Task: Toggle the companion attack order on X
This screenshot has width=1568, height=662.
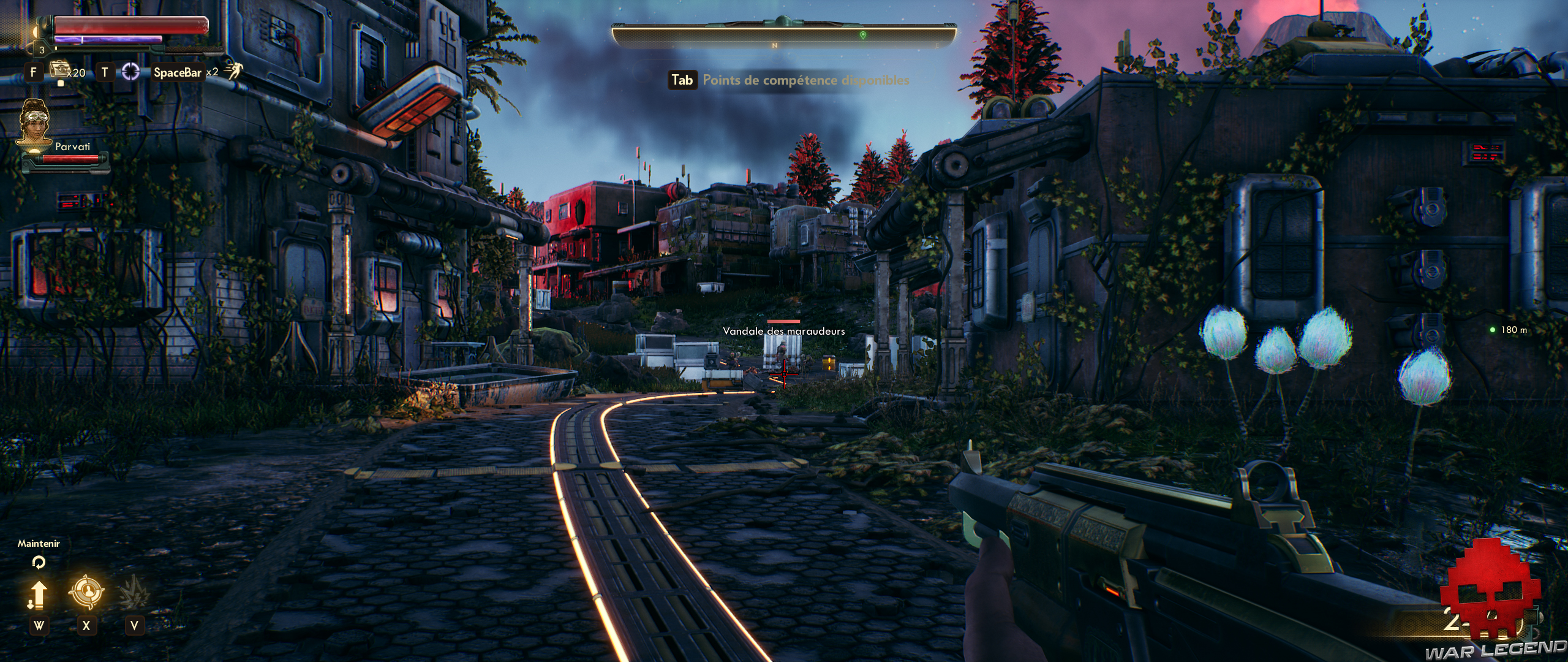Action: [x=87, y=626]
